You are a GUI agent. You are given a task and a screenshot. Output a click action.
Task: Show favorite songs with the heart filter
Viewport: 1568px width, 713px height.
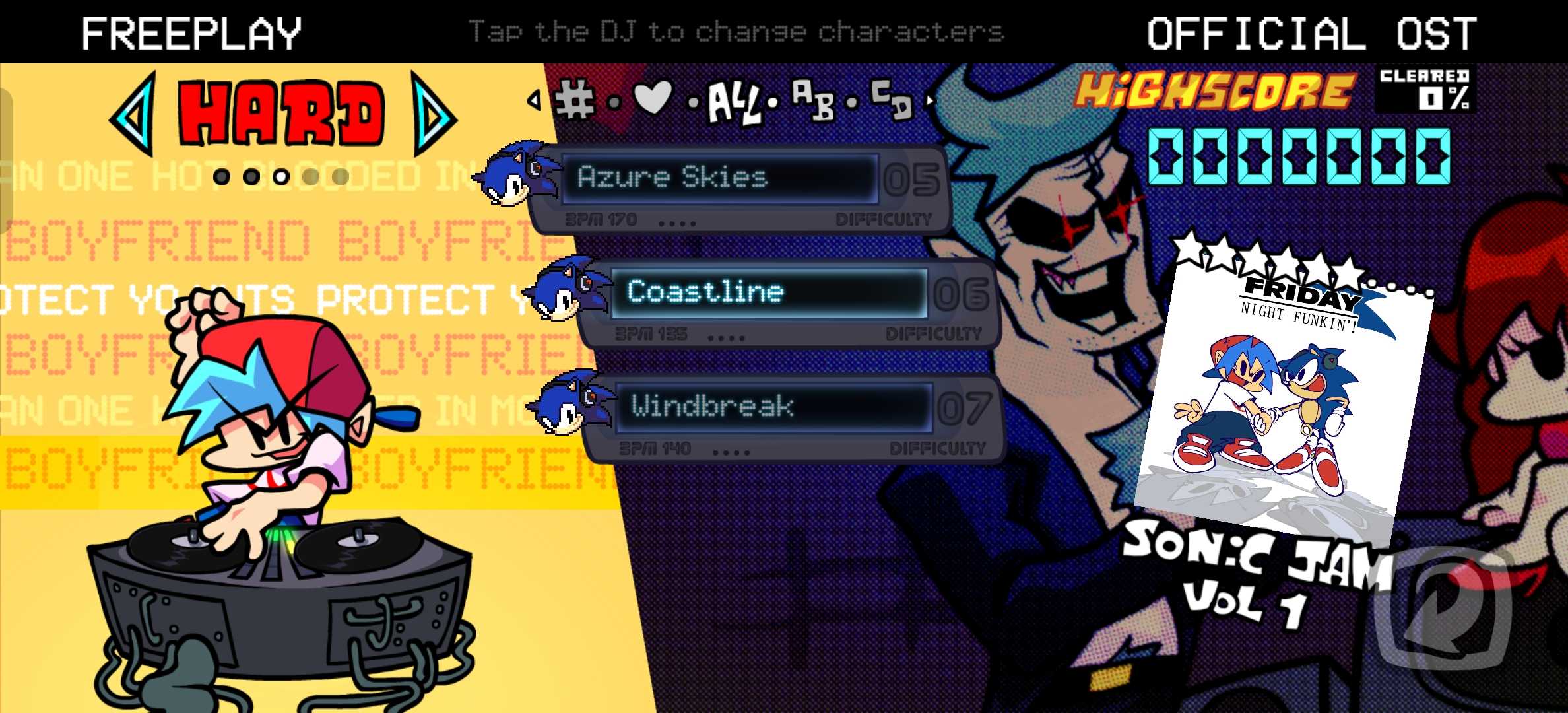(652, 98)
